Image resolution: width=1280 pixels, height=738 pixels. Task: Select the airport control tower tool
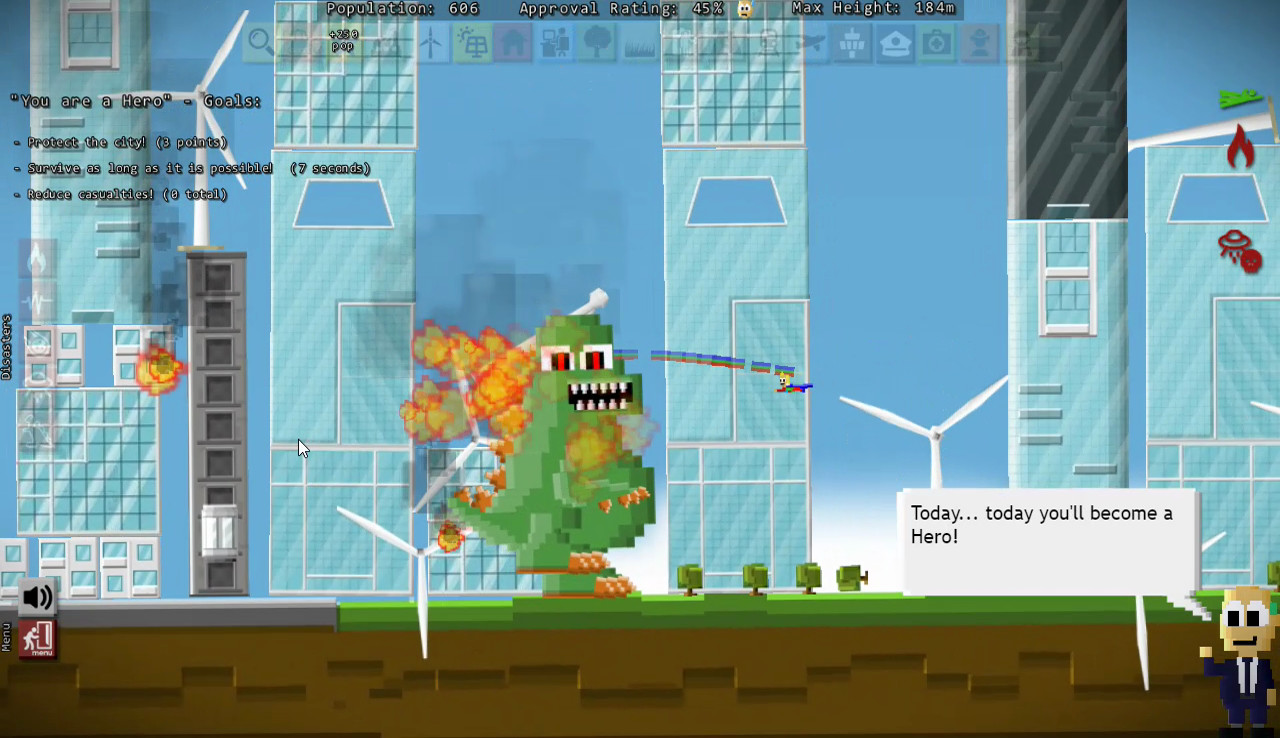coord(852,43)
